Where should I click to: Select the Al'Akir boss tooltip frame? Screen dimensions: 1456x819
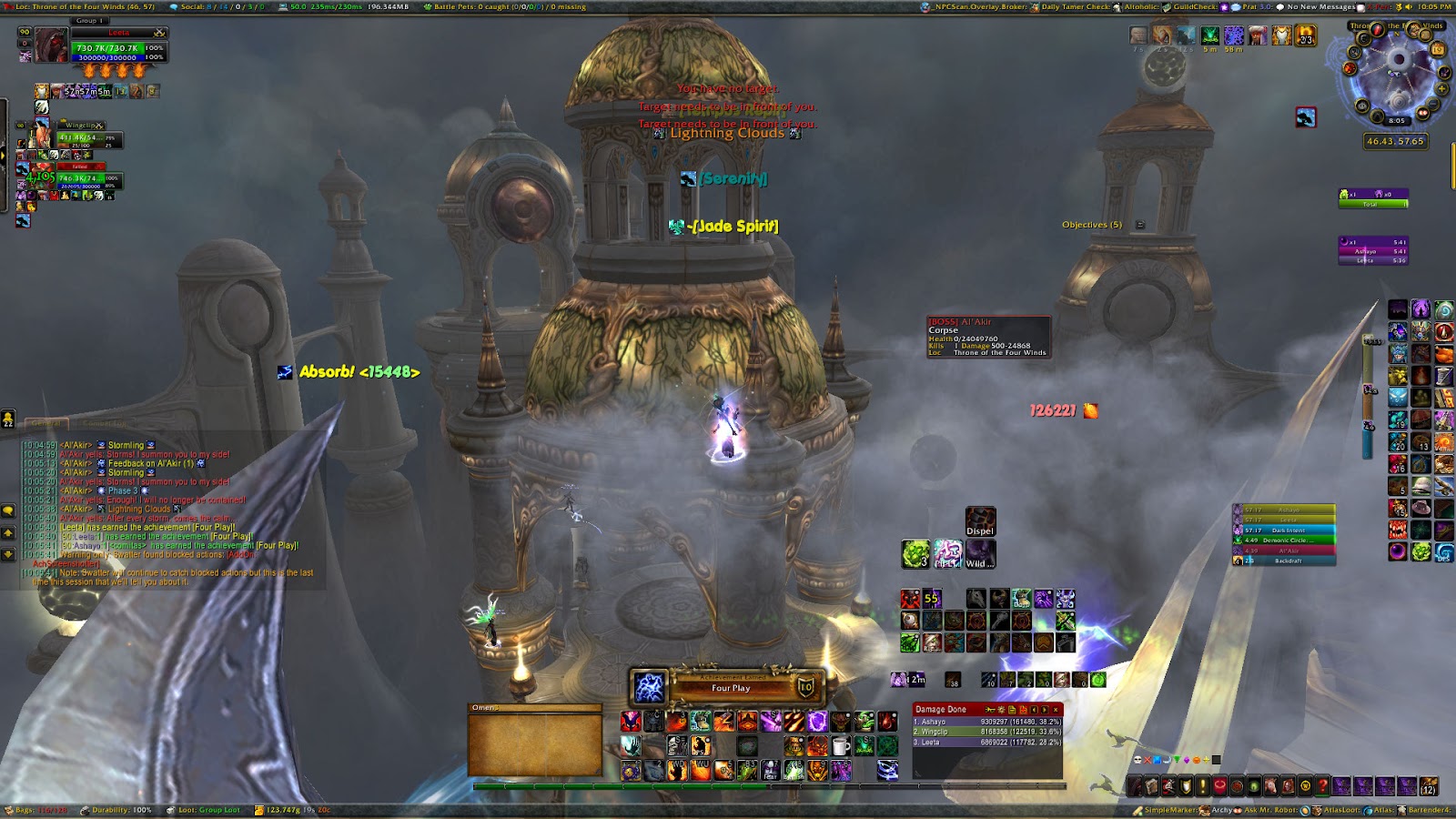pos(988,337)
